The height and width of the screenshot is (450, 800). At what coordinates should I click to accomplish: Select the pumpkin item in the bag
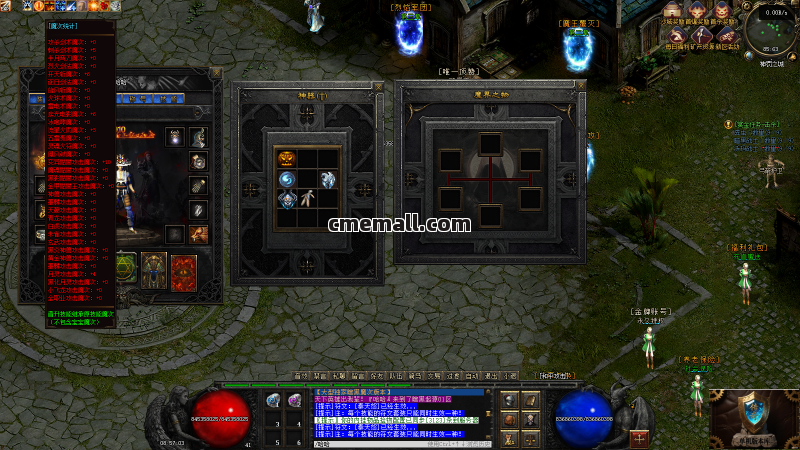coord(286,158)
